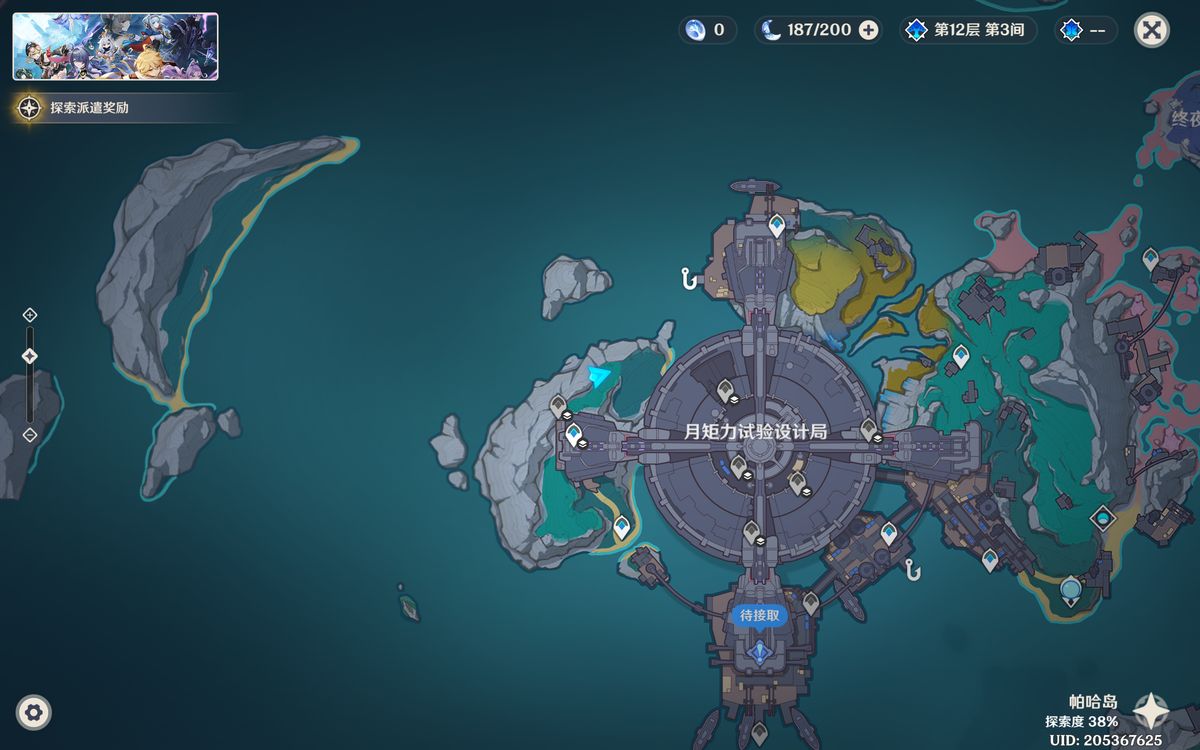This screenshot has height=750, width=1200.
Task: Select the 待接取 quest marker
Action: [759, 616]
